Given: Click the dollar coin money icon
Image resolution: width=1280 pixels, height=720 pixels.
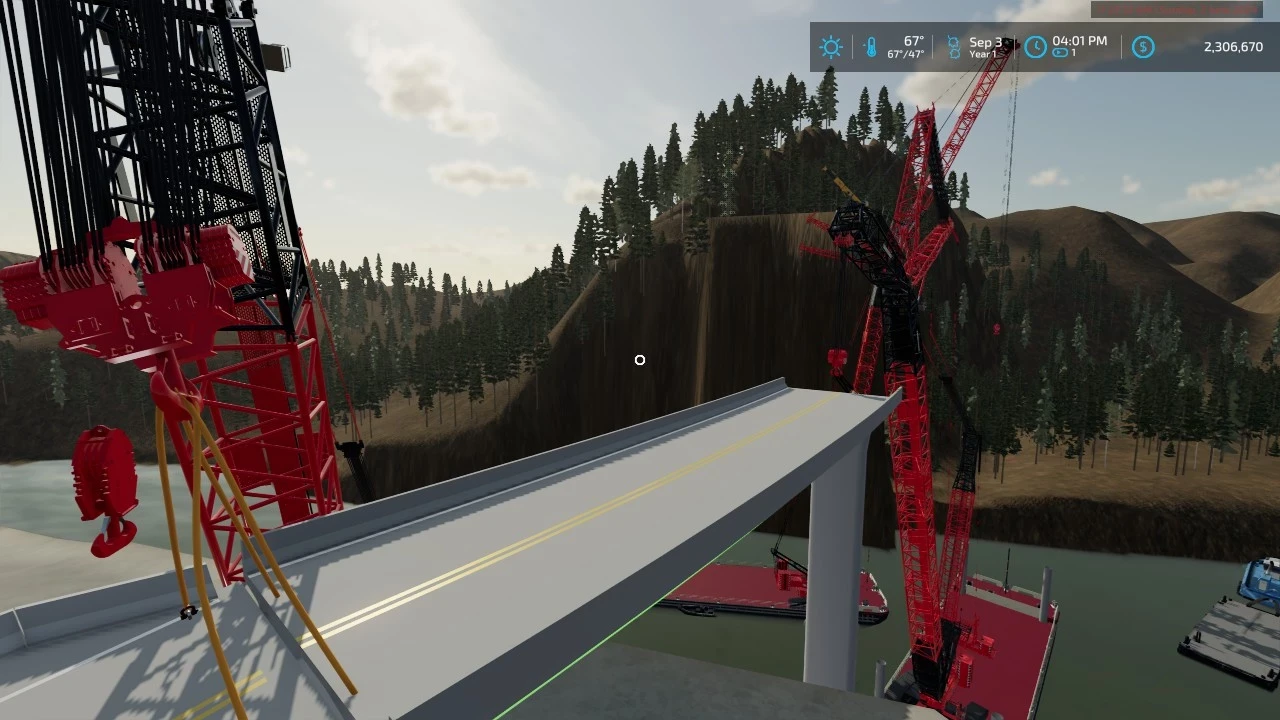Looking at the screenshot, I should pyautogui.click(x=1143, y=46).
